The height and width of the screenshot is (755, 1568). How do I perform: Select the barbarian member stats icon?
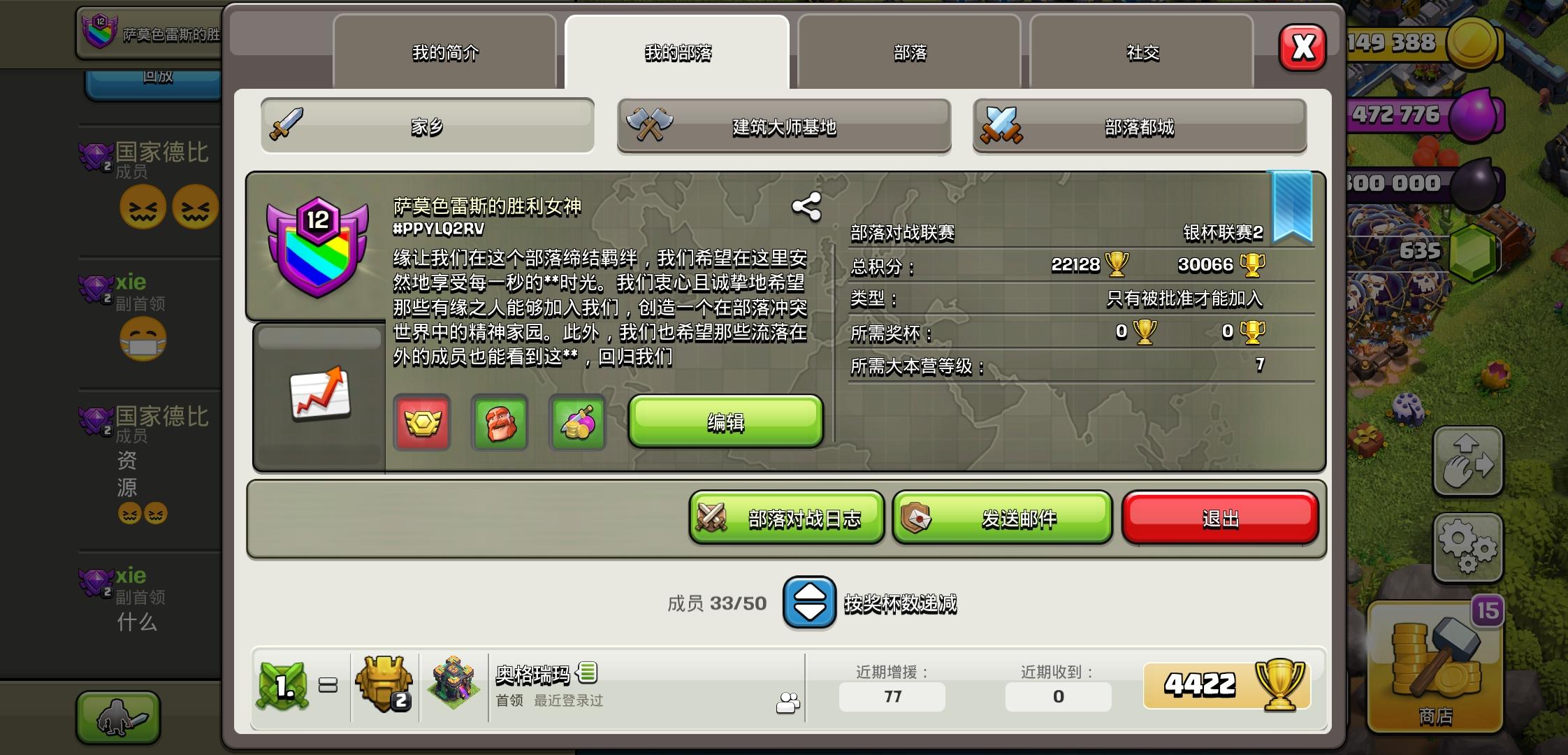coord(499,423)
